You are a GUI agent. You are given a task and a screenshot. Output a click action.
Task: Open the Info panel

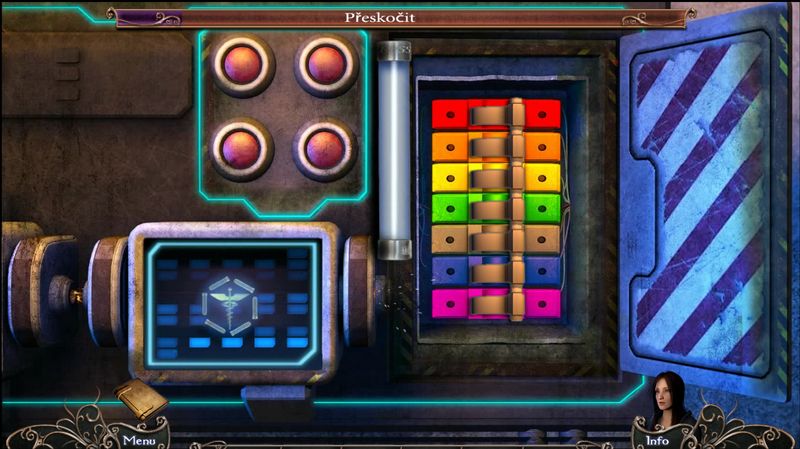click(x=657, y=439)
